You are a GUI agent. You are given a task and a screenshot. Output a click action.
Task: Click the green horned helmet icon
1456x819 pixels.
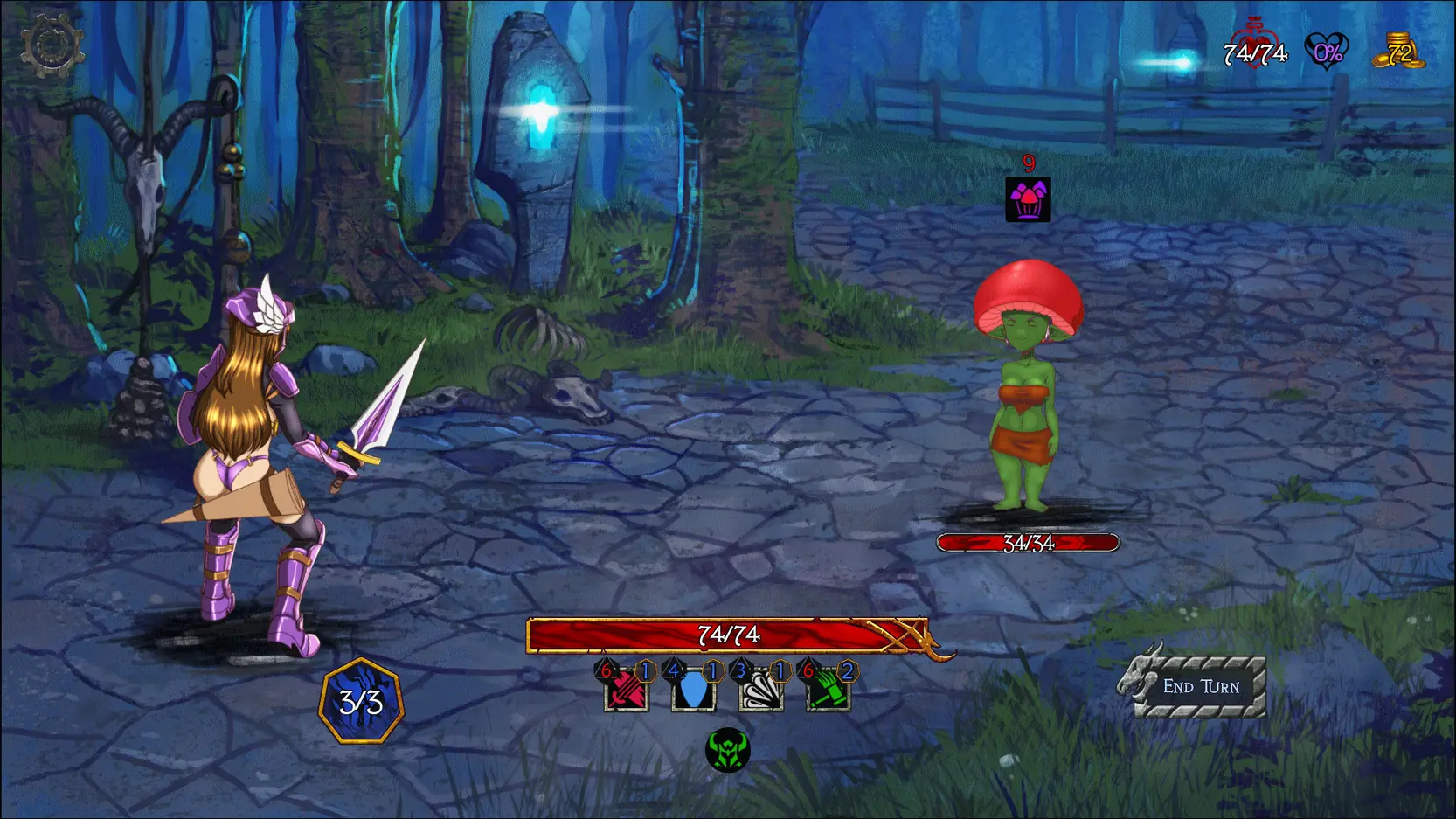[727, 751]
